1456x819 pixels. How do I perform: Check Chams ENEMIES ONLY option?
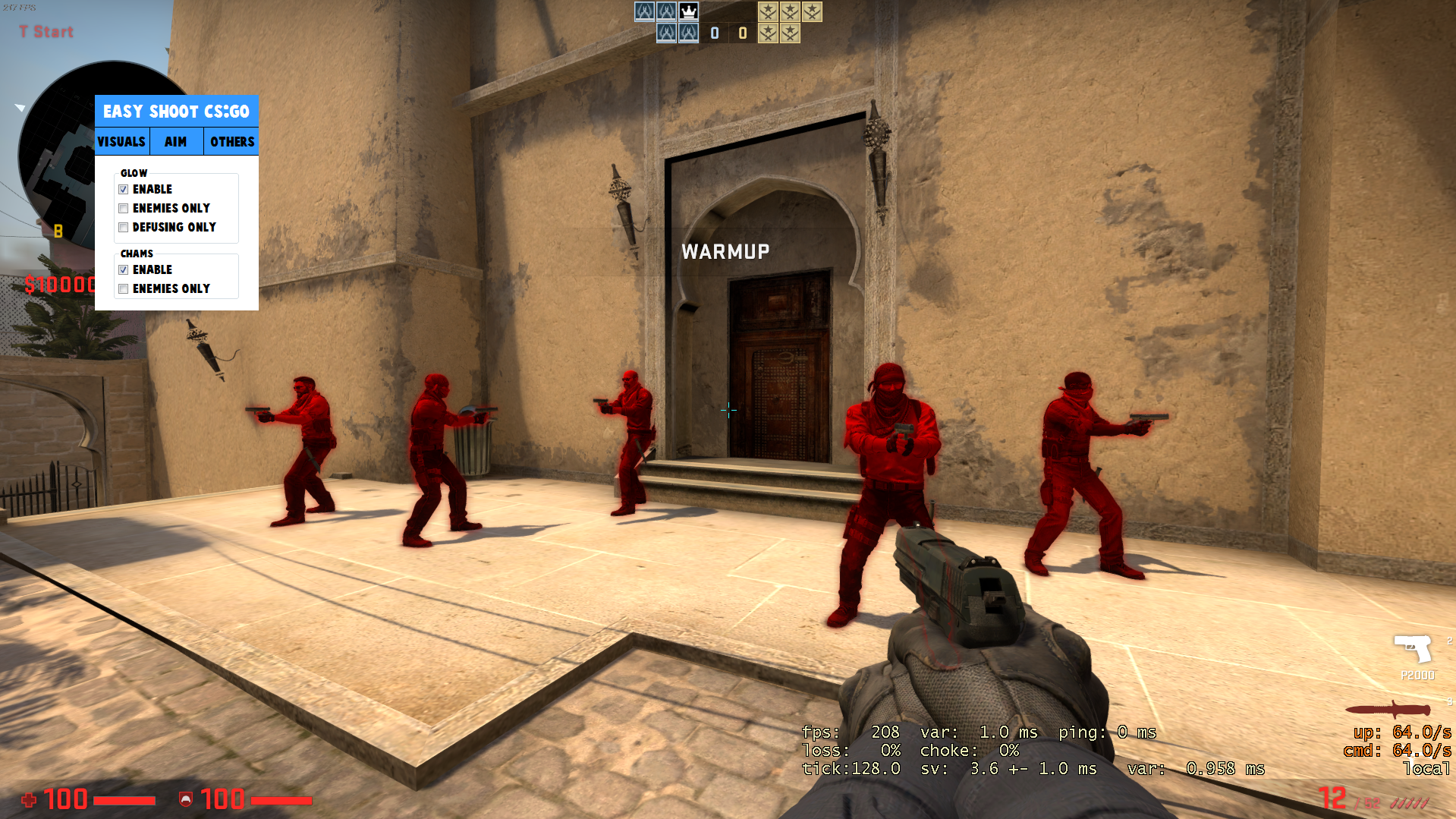[x=124, y=289]
